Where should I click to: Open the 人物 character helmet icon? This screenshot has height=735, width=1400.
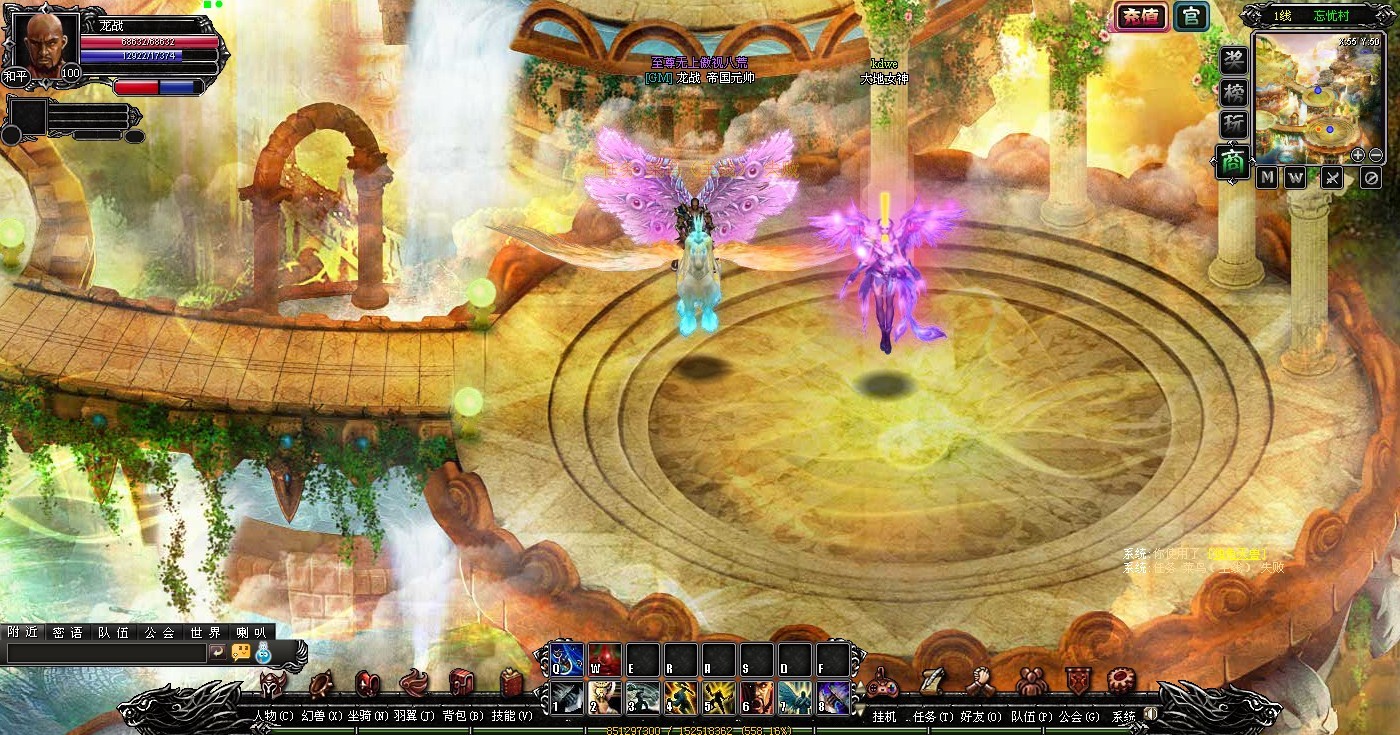click(272, 684)
